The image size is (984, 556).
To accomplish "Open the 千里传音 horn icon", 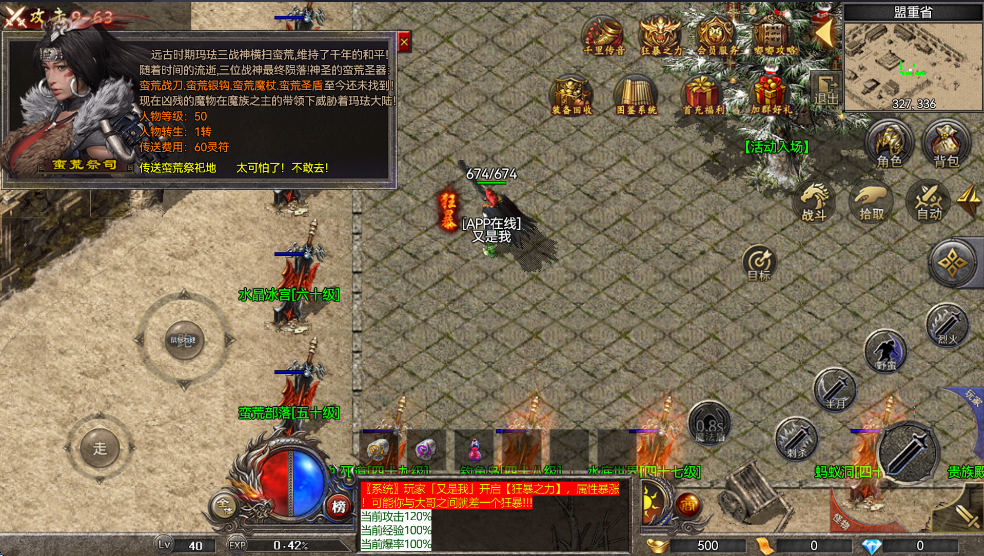I will [603, 35].
